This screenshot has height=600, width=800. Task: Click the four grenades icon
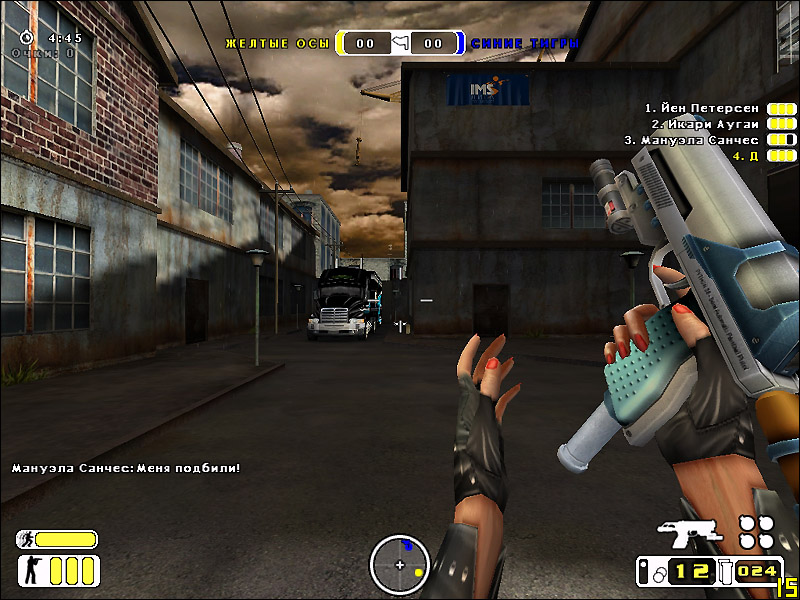tap(756, 531)
